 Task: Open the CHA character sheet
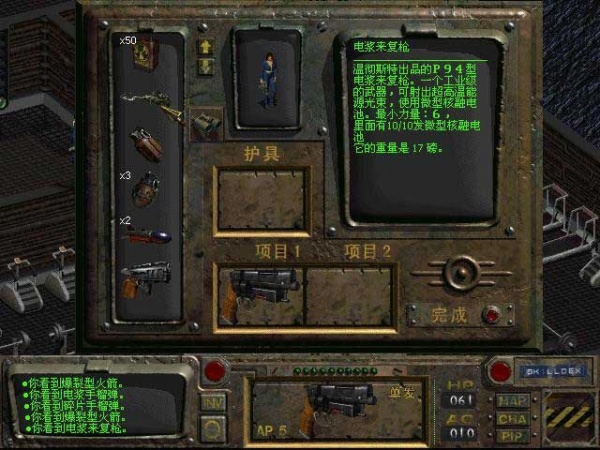click(510, 418)
